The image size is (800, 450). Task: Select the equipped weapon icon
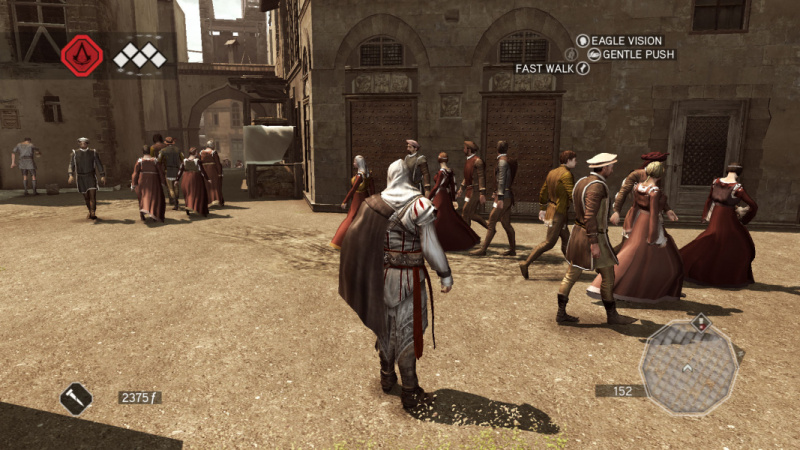coord(76,398)
